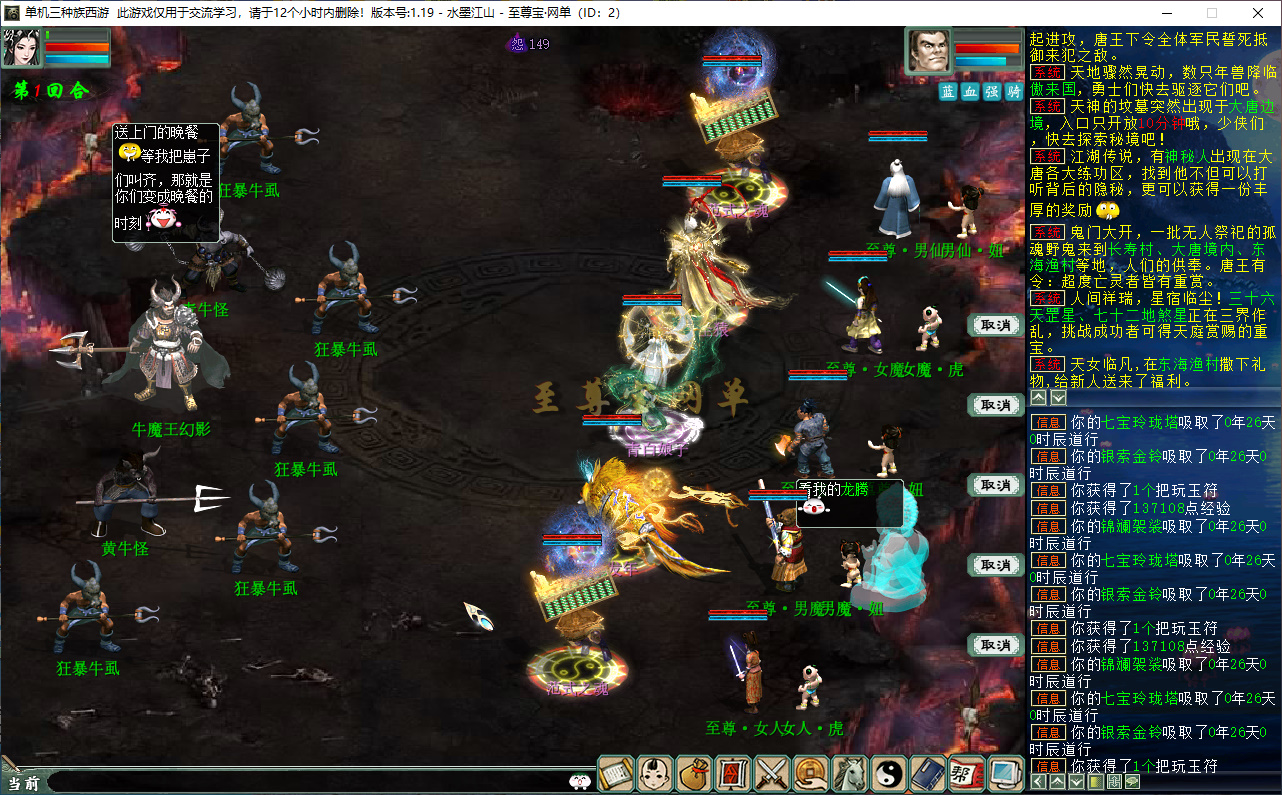Viewport: 1282px width, 795px height.
Task: Click the player's female portrait
Action: [21, 49]
